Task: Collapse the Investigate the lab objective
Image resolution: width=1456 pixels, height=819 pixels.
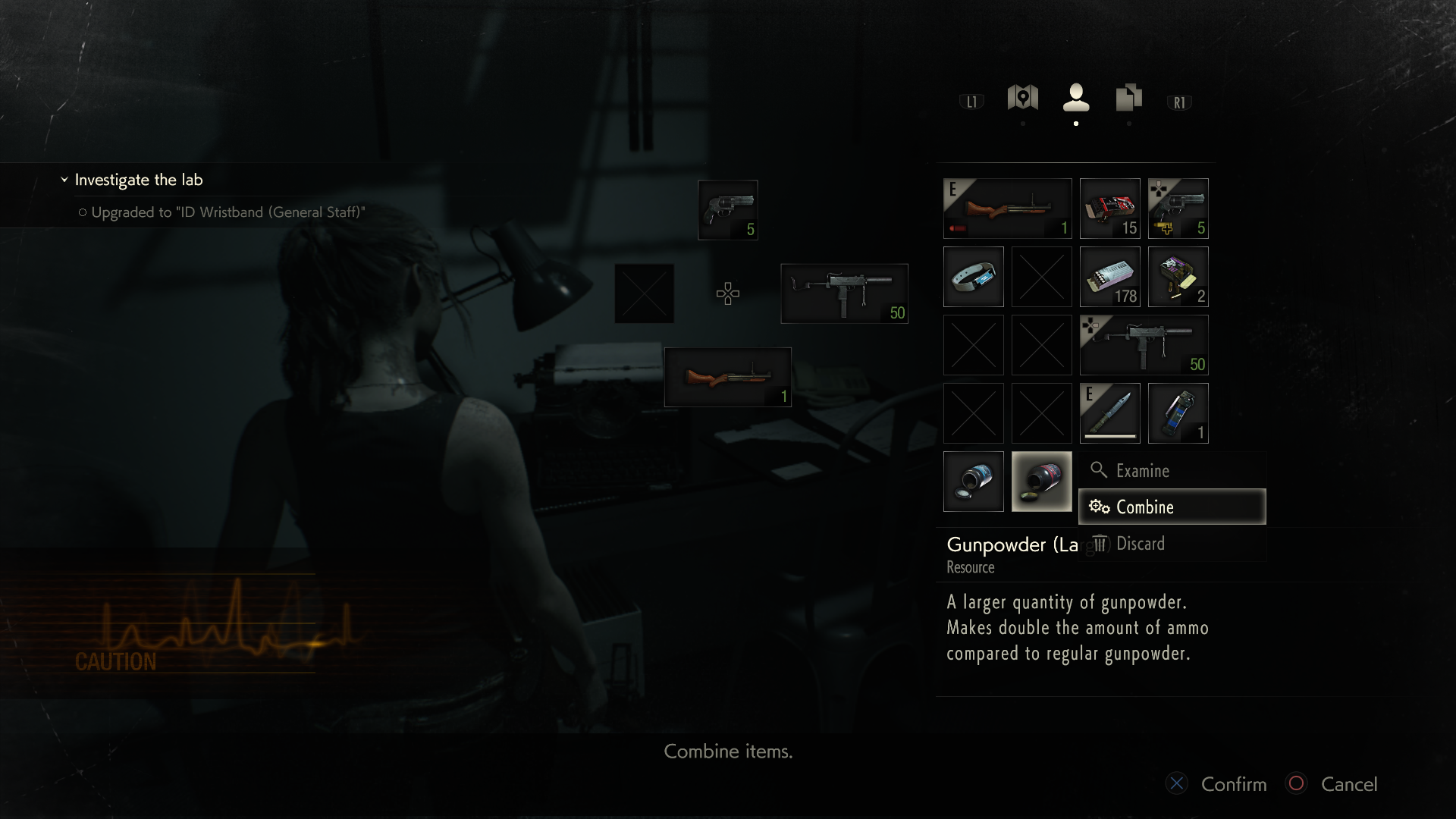Action: point(63,180)
